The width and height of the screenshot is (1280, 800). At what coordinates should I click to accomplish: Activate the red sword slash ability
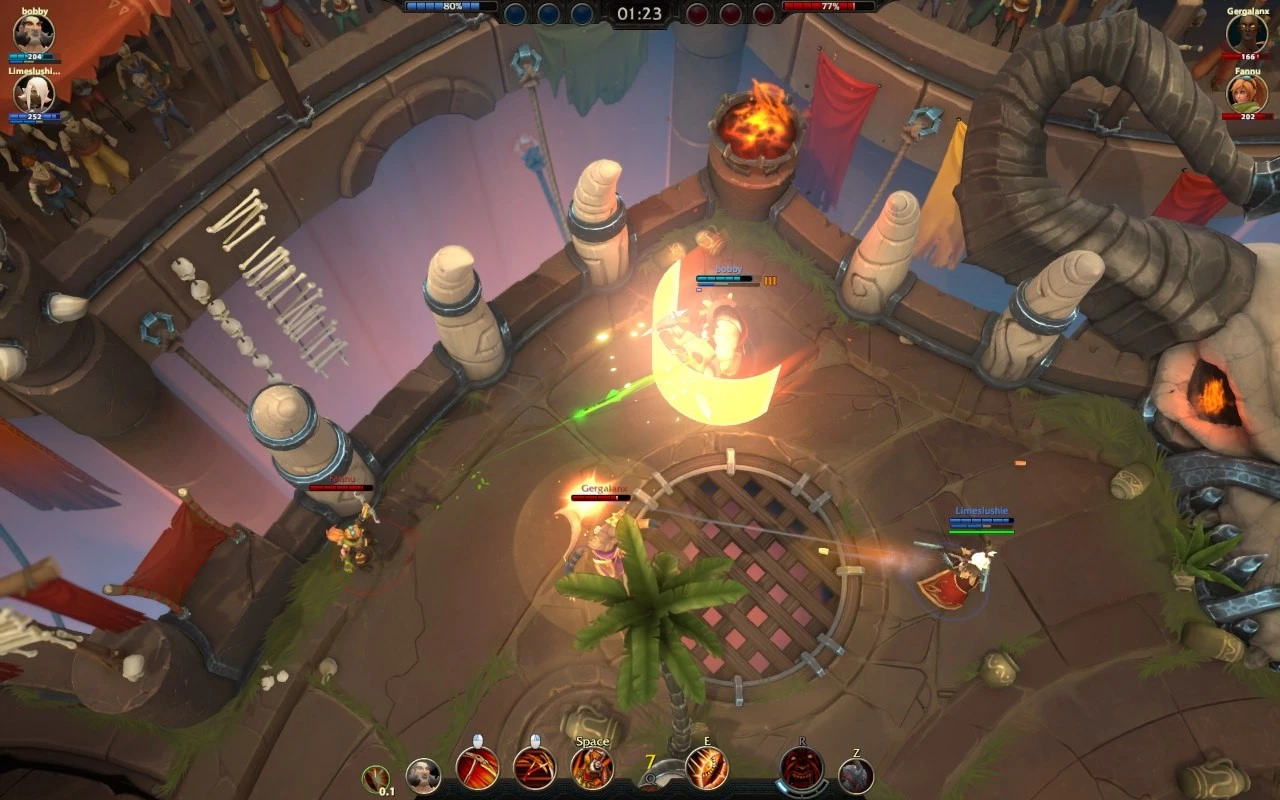click(x=477, y=768)
